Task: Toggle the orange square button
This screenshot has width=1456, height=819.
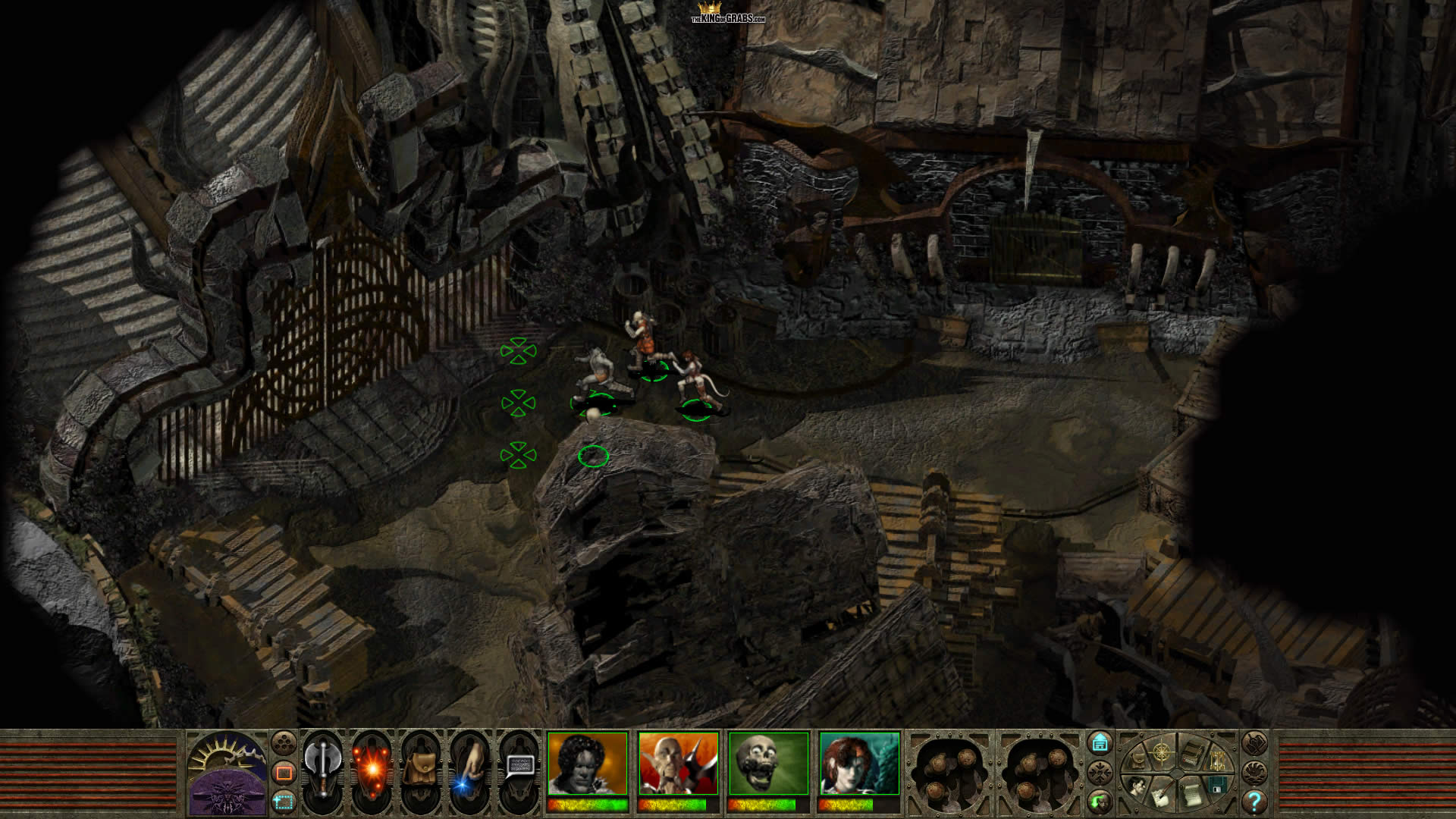Action: pyautogui.click(x=284, y=772)
